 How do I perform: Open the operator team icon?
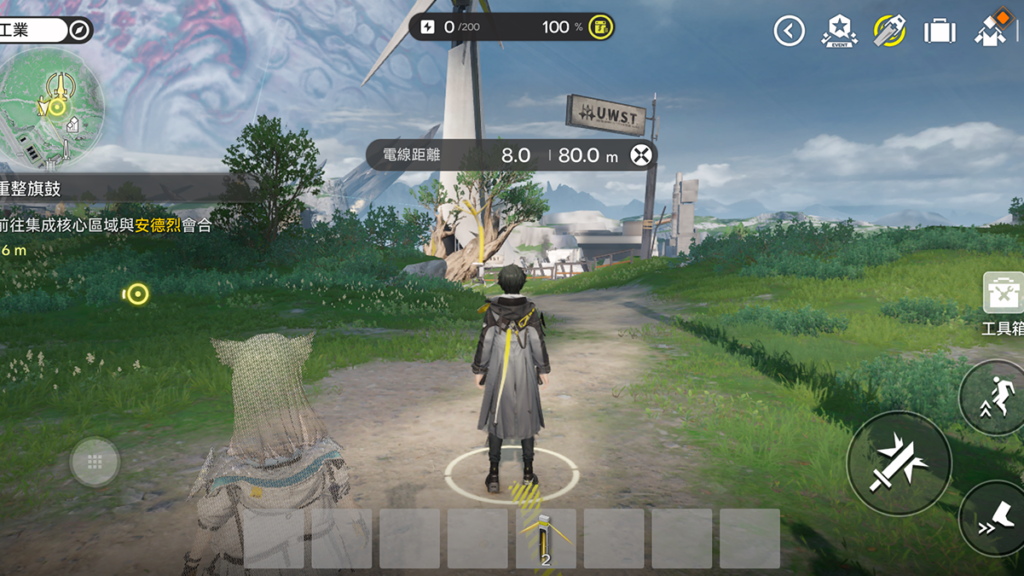(x=992, y=29)
